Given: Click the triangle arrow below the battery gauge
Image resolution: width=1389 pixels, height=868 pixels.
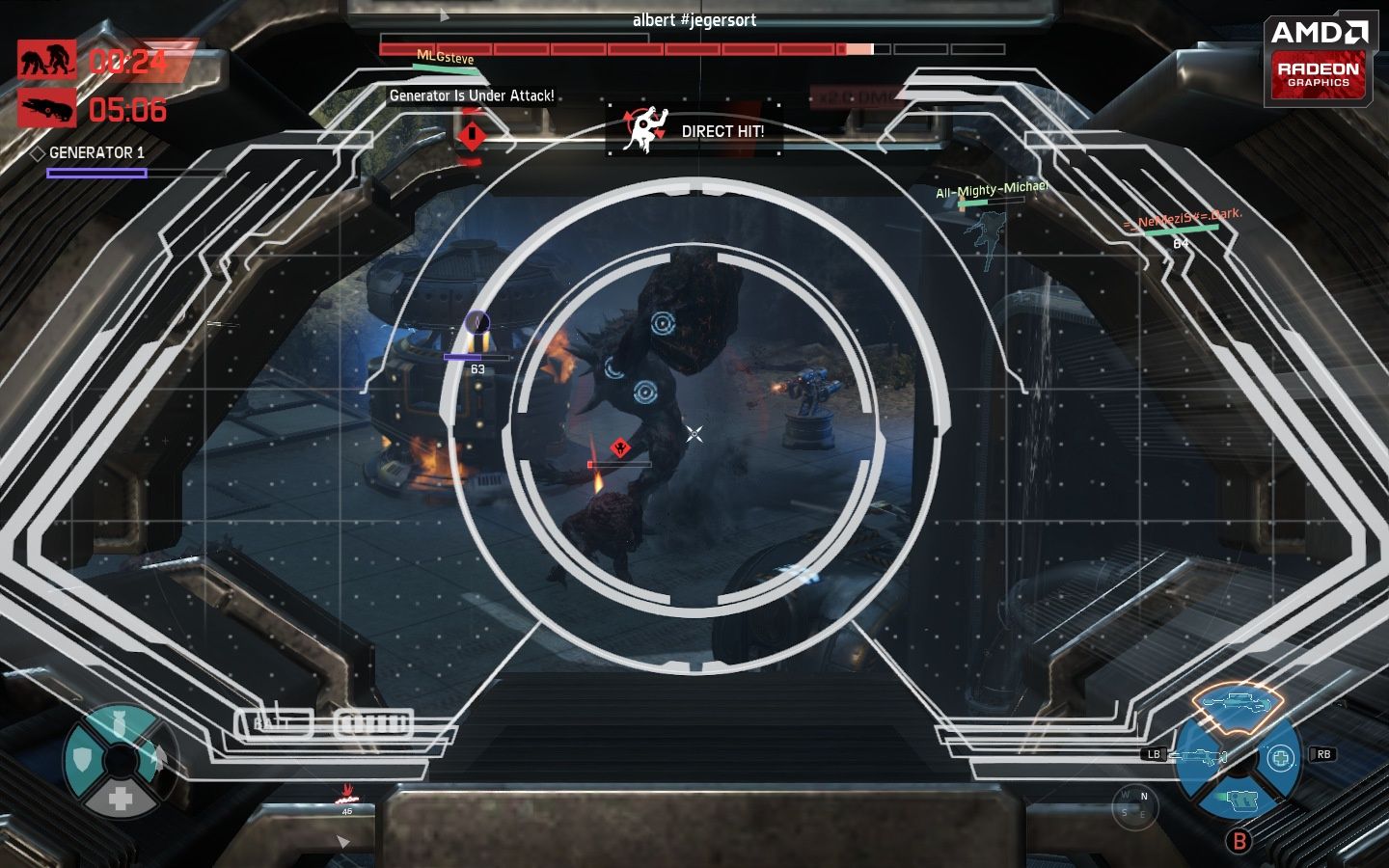Looking at the screenshot, I should click(340, 840).
